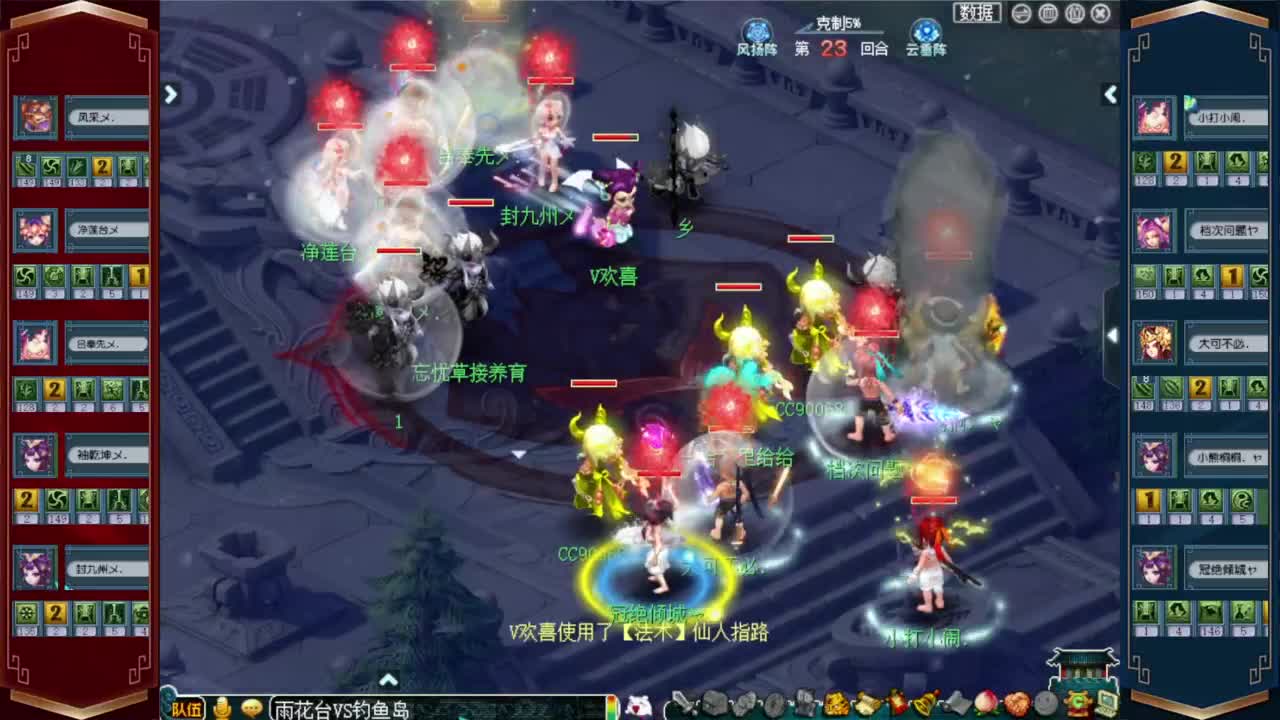The height and width of the screenshot is (720, 1280).
Task: Toggle the grid-pattern circle icon near 数据
Action: [1048, 13]
